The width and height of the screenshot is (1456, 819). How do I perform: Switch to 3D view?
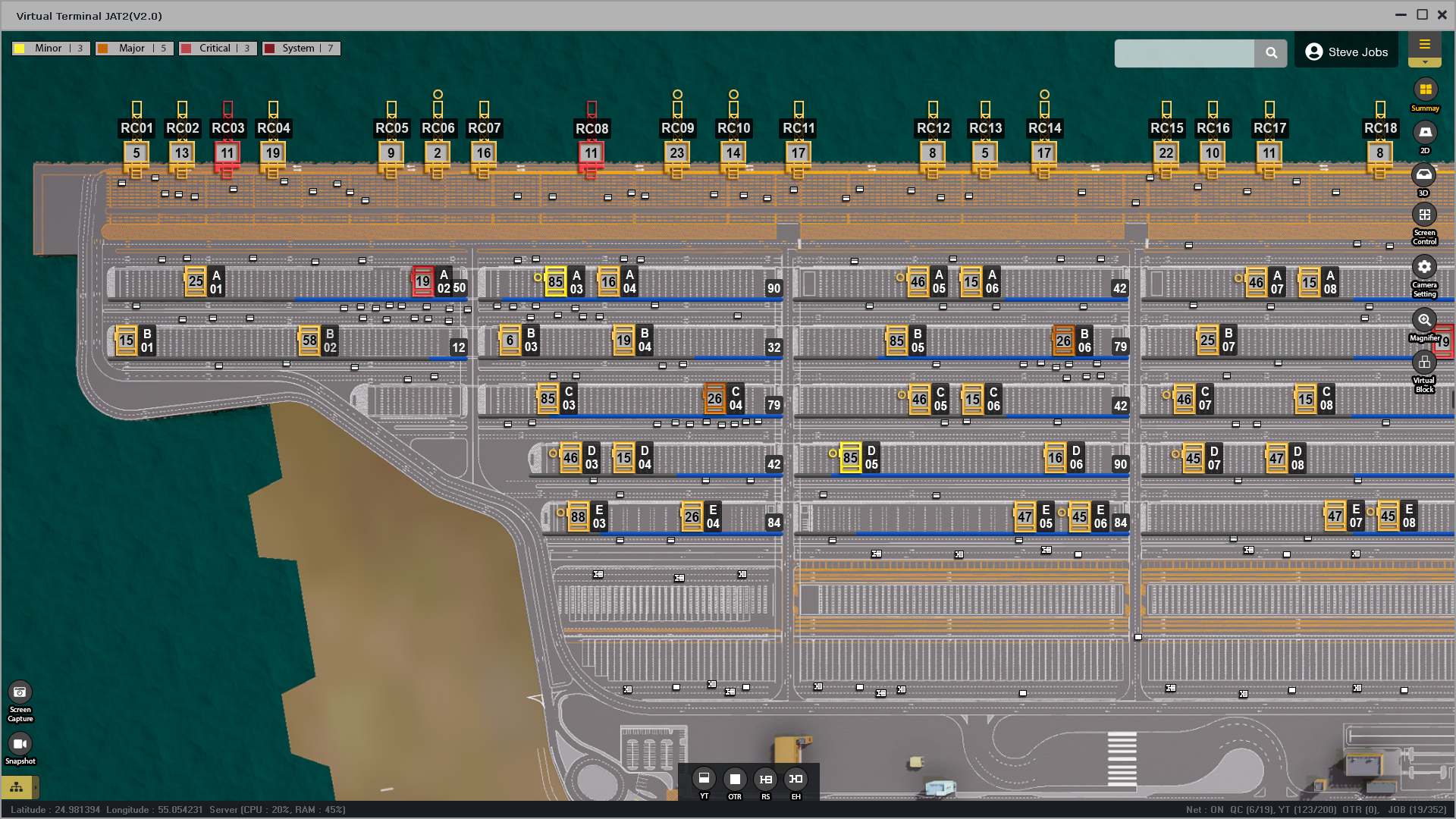1424,175
